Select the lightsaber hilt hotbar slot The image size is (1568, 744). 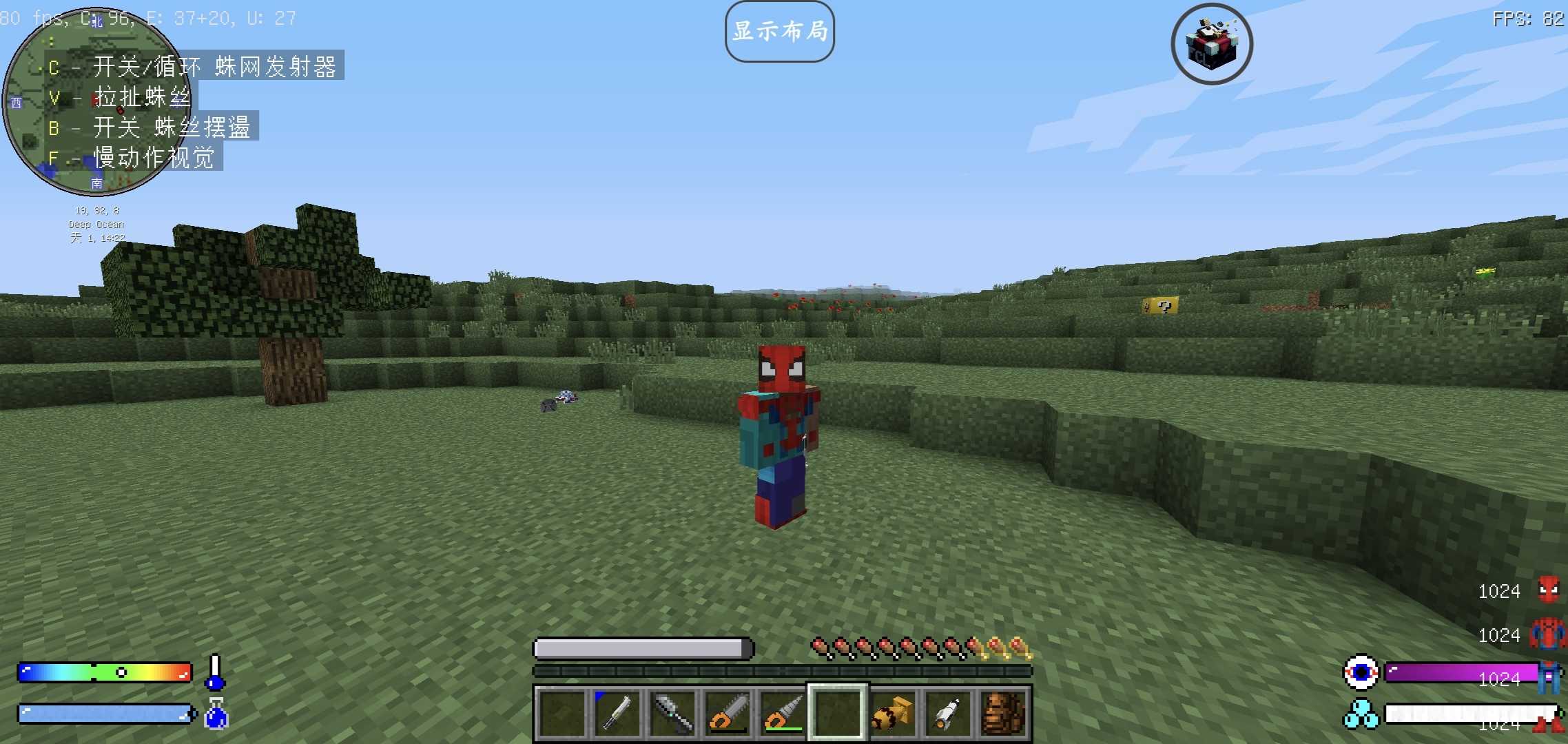pos(617,712)
